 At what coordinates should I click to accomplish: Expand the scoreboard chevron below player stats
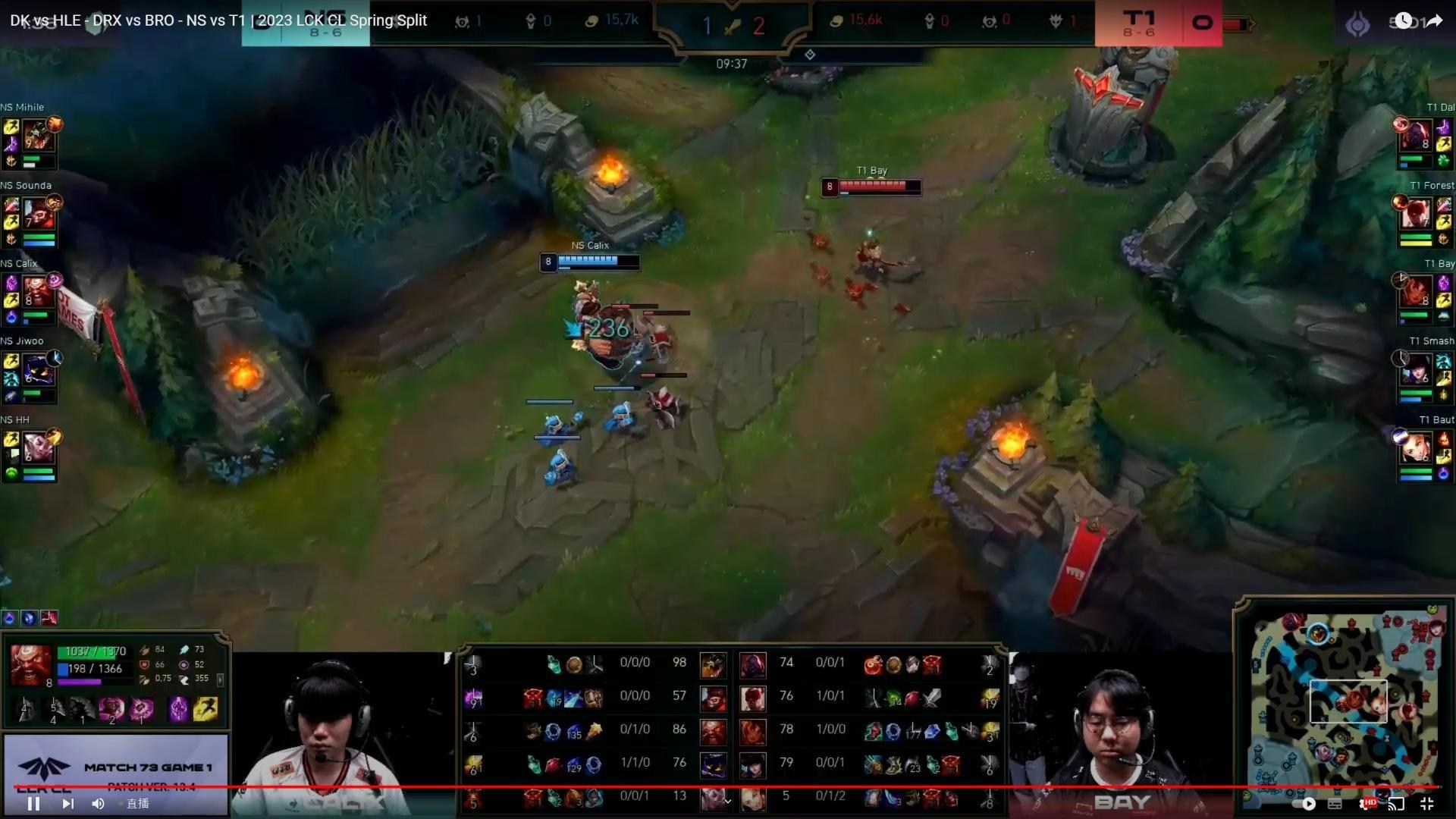726,800
